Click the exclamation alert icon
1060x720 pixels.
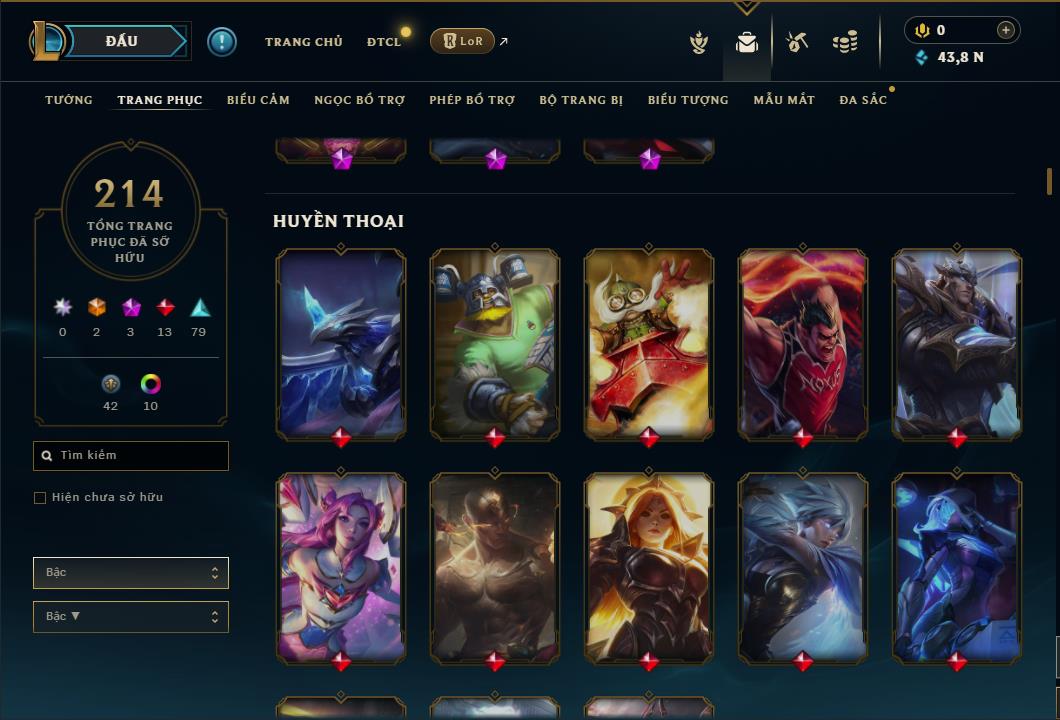pos(222,41)
